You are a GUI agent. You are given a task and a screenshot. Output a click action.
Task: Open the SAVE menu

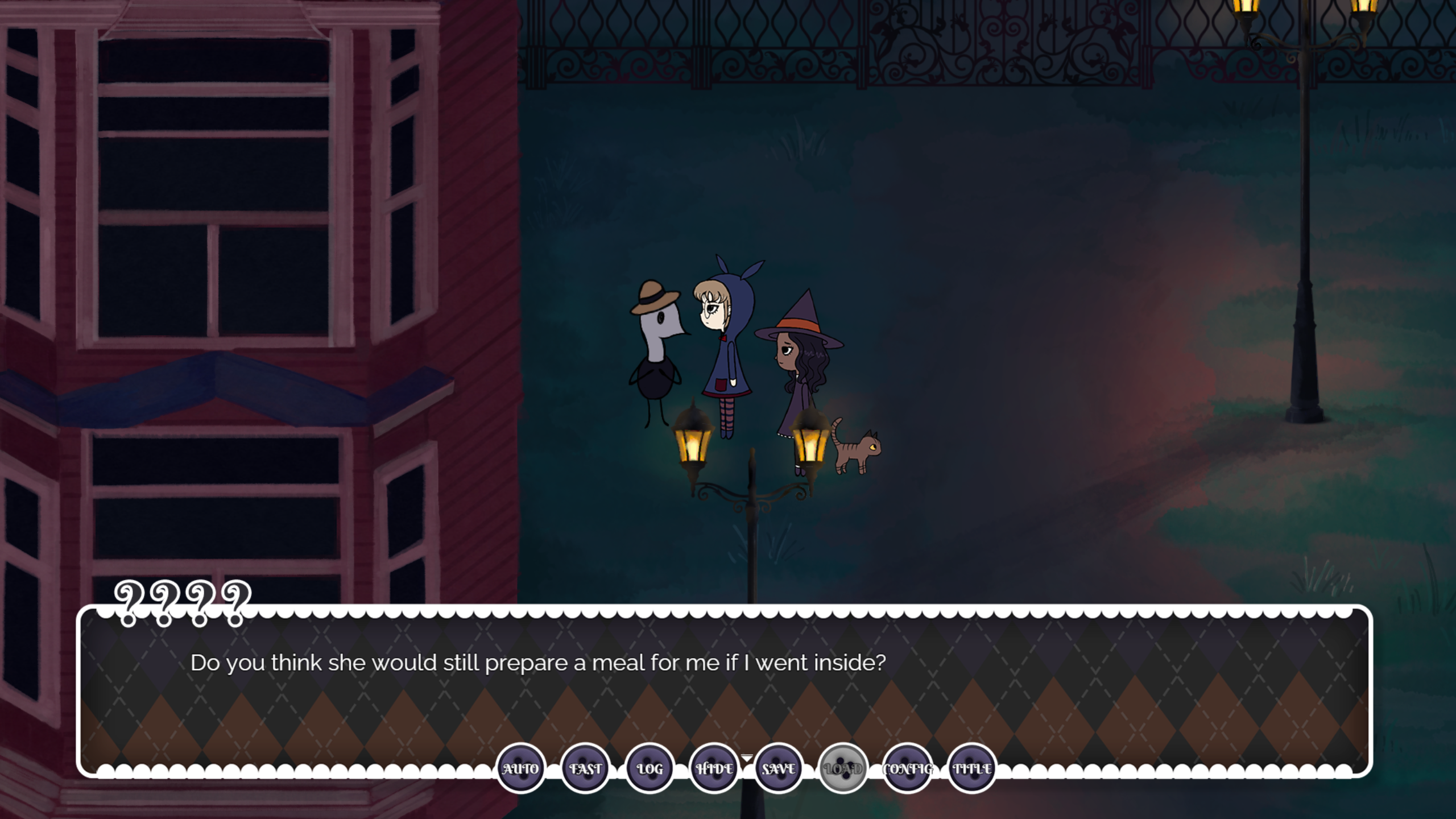click(x=779, y=768)
